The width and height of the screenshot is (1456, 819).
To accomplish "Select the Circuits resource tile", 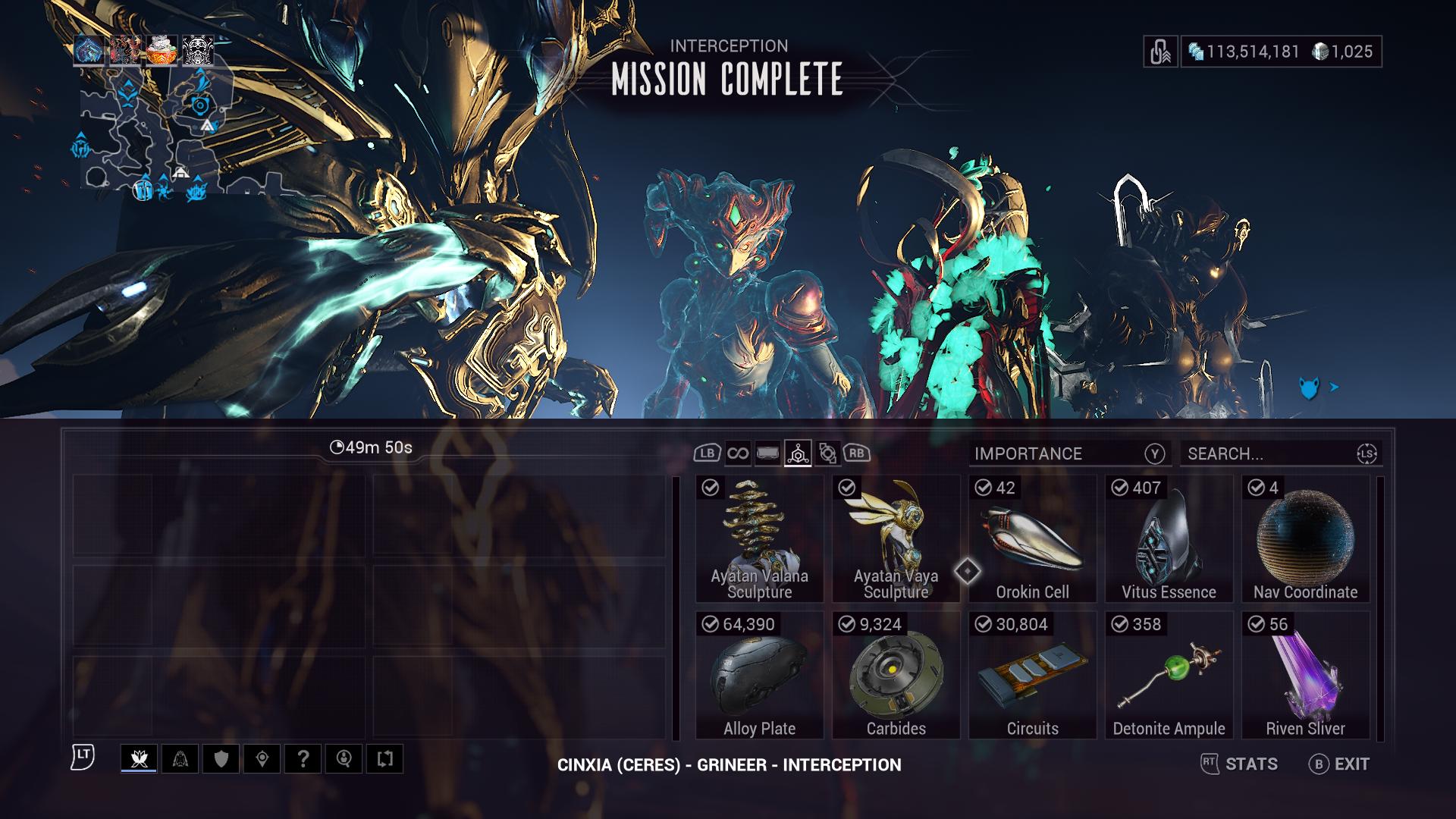I will click(1032, 676).
